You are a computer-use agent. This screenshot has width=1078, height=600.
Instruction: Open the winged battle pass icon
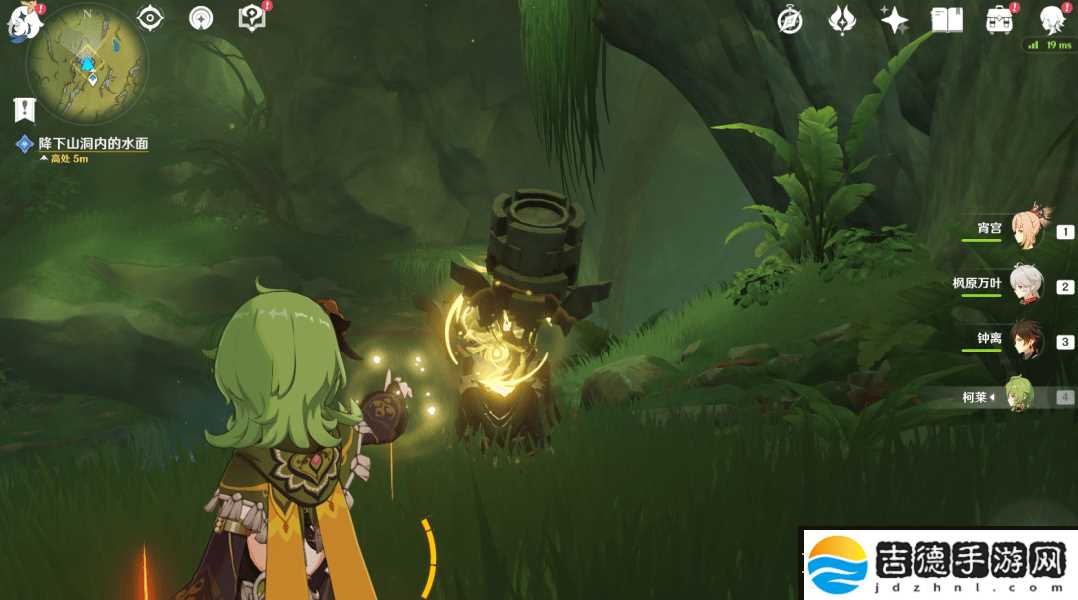click(842, 20)
